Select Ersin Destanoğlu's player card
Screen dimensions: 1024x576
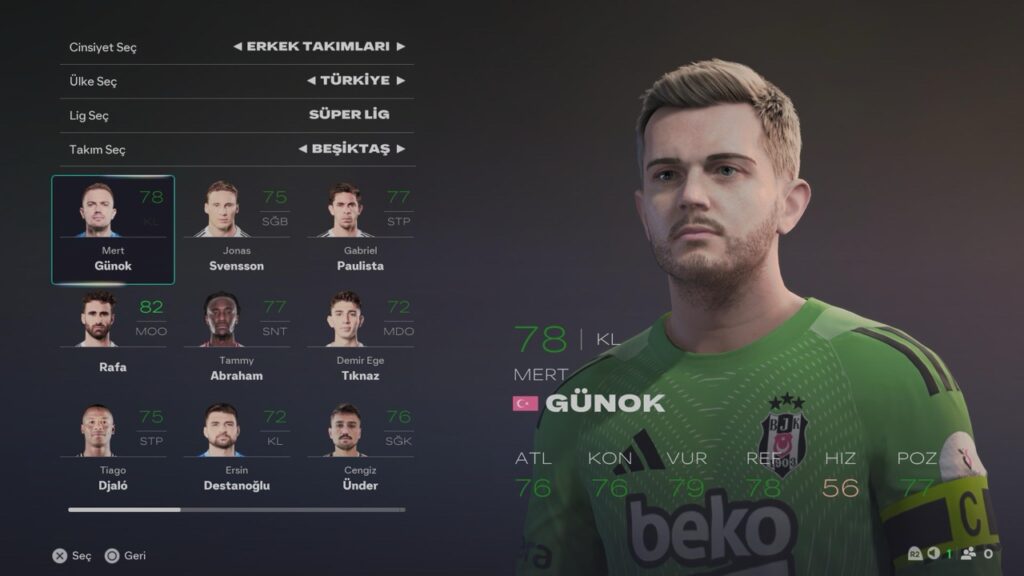pos(237,447)
